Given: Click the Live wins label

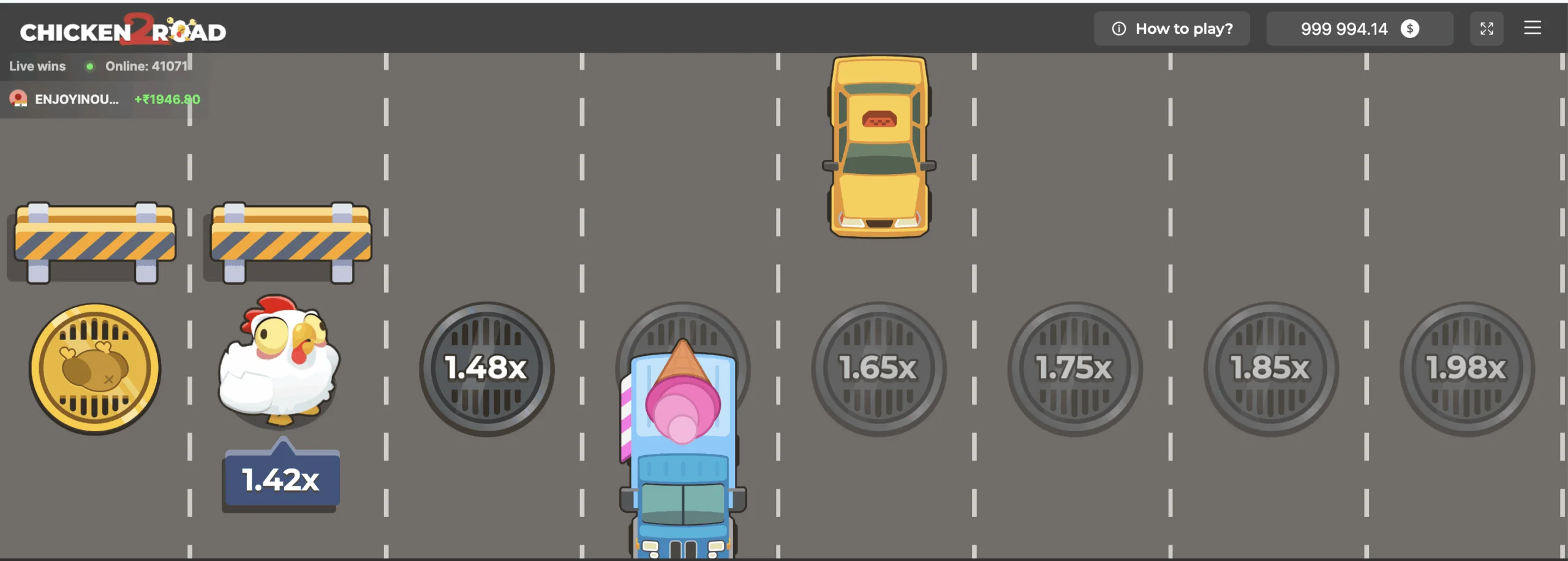Looking at the screenshot, I should point(37,66).
